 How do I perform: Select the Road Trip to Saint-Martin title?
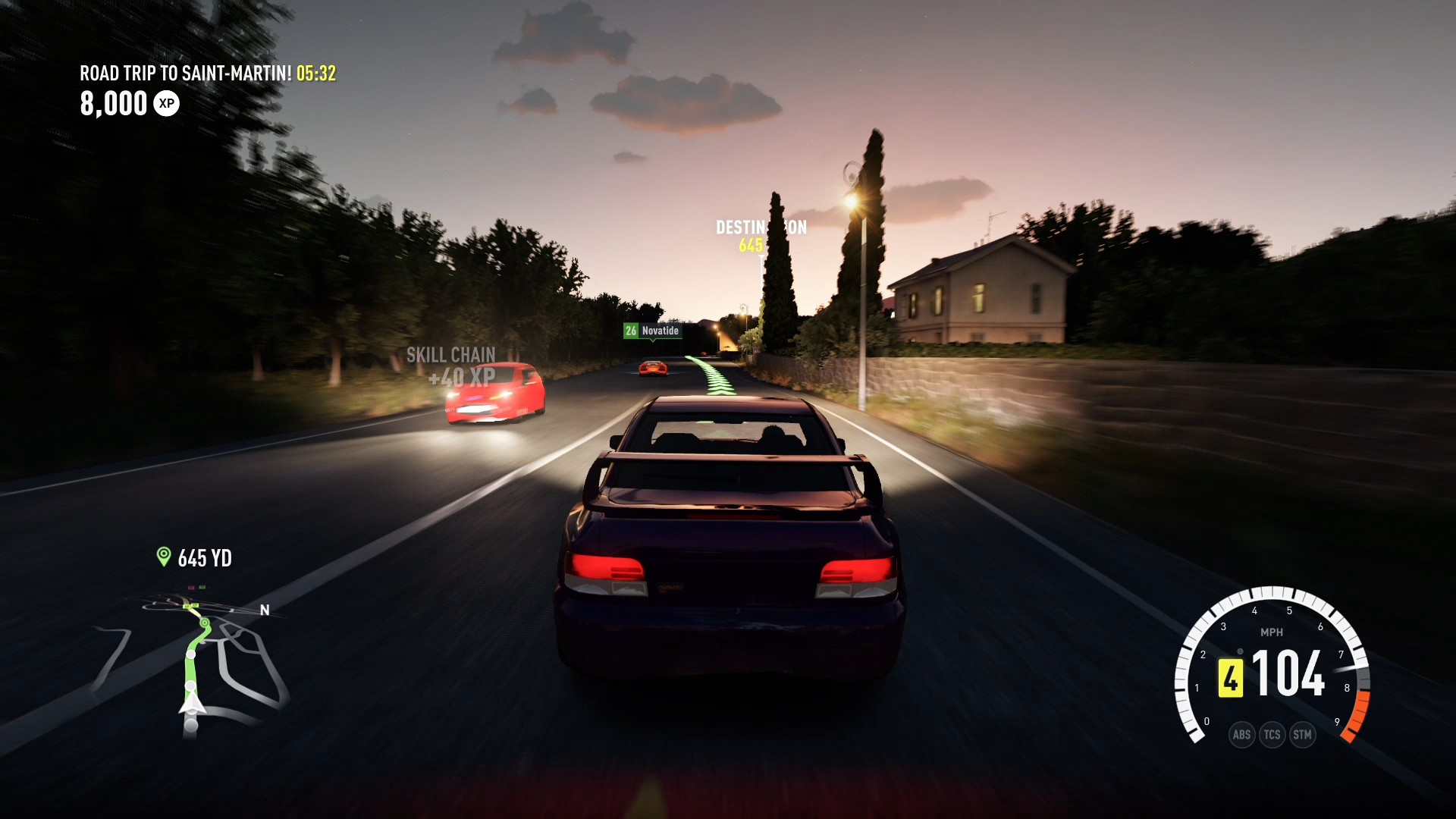pos(187,74)
